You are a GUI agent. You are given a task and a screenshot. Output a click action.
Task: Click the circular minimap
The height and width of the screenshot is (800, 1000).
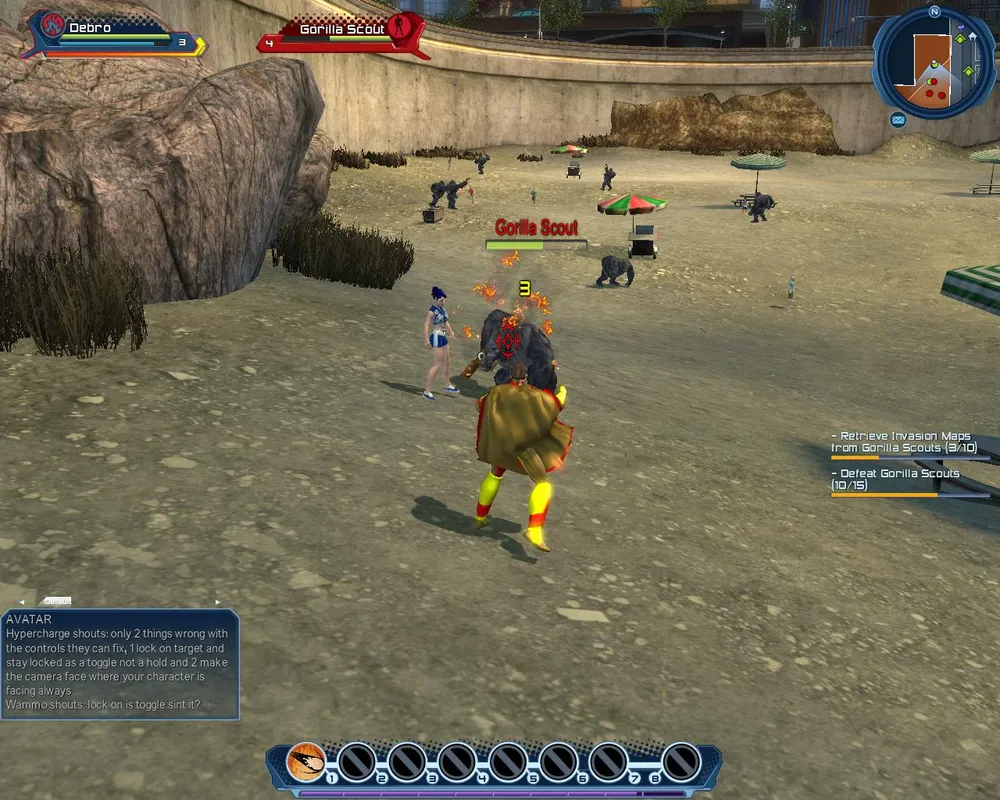934,62
